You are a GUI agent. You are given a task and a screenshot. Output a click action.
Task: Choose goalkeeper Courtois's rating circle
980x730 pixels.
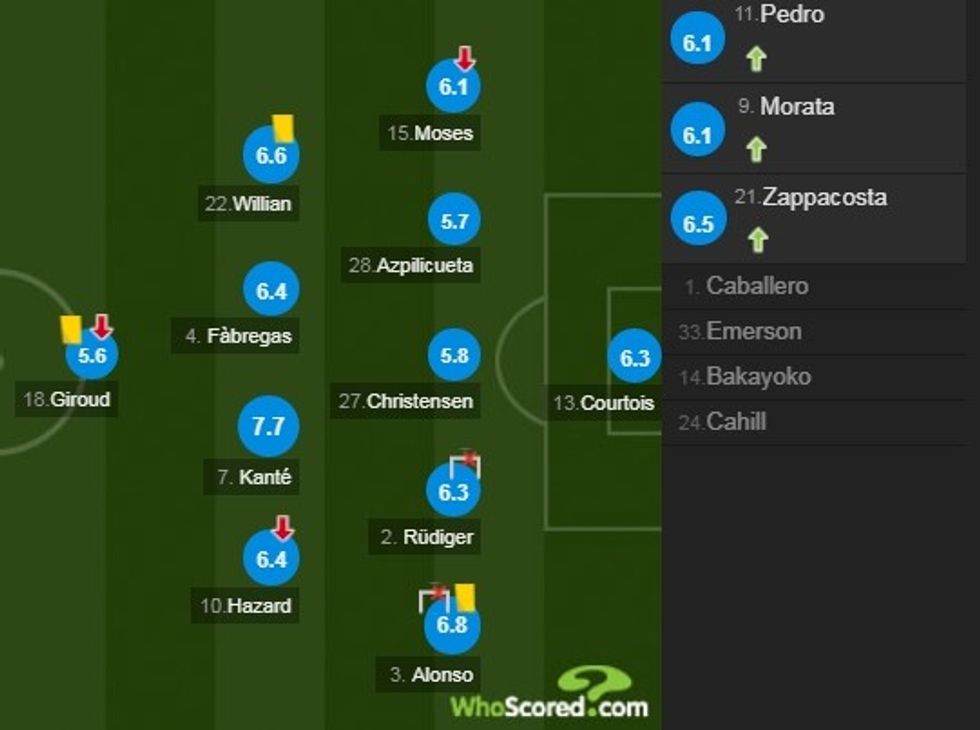click(635, 359)
